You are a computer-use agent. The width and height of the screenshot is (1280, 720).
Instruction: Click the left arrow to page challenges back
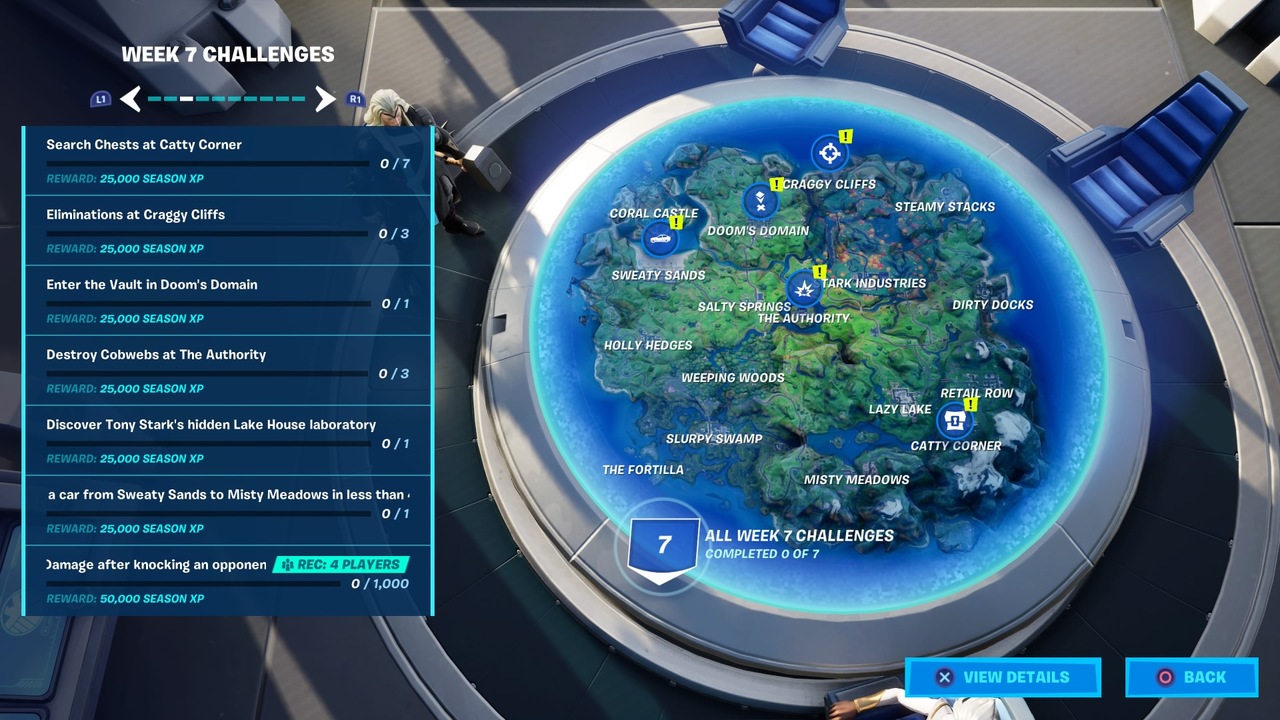(x=128, y=100)
